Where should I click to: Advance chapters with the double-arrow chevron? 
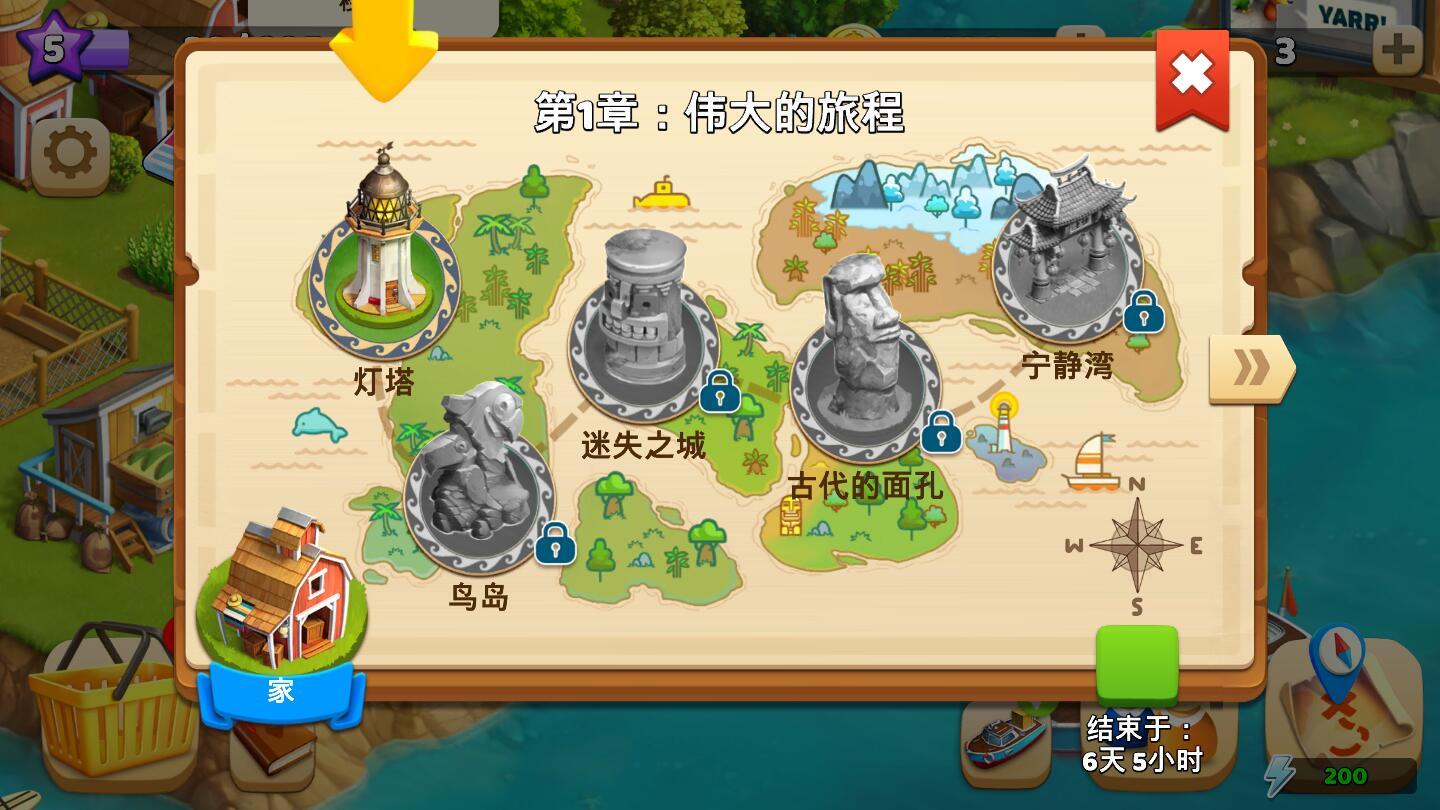pos(1248,368)
